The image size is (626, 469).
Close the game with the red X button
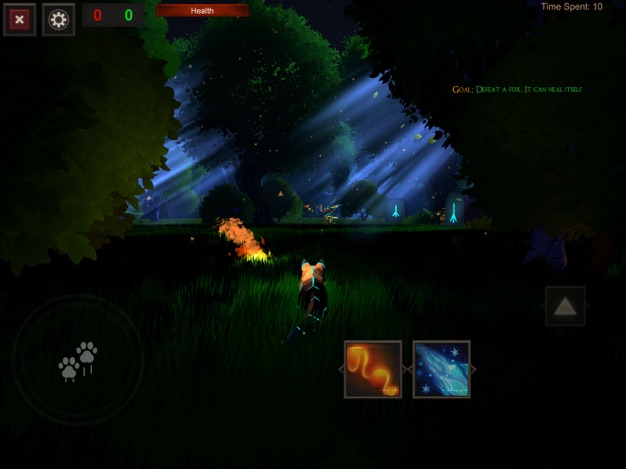coord(19,19)
